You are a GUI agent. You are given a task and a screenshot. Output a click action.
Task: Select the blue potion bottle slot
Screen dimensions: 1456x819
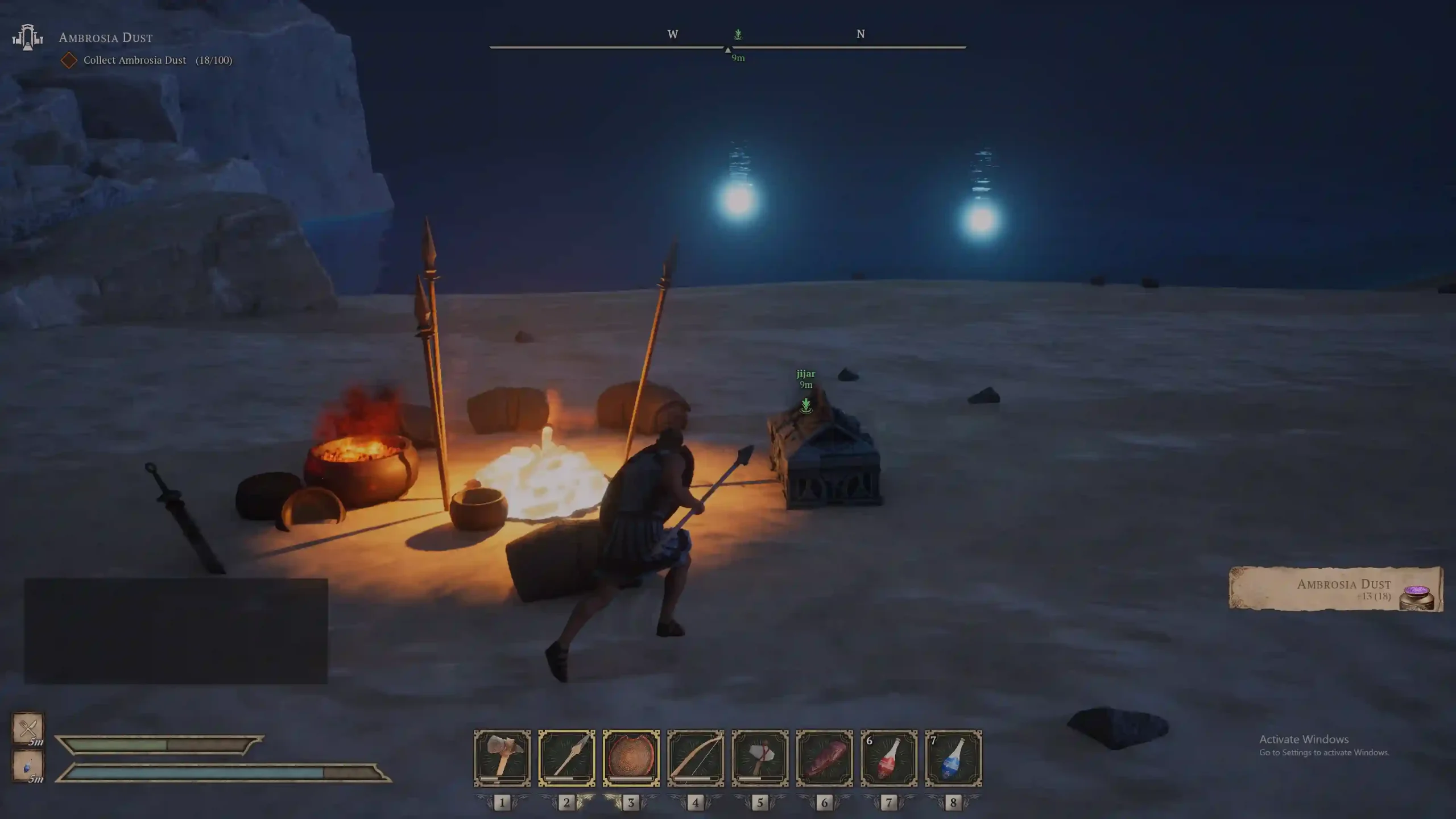[953, 758]
